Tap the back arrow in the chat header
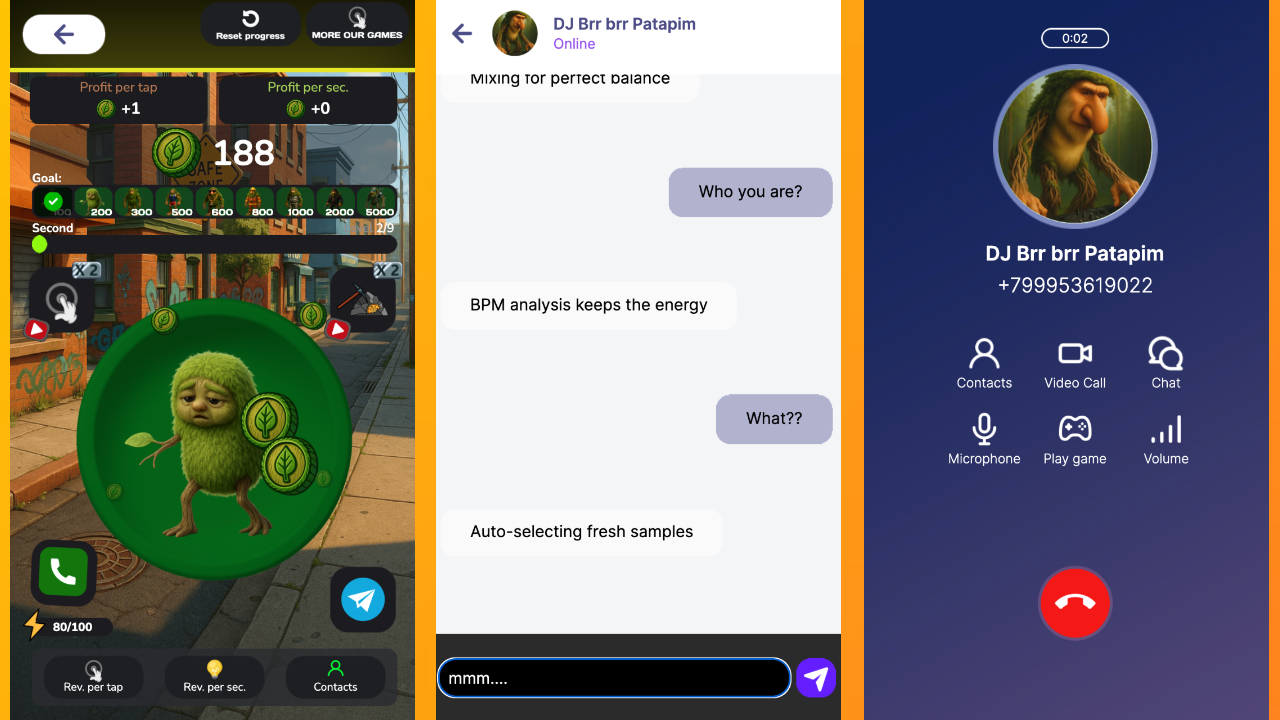The height and width of the screenshot is (720, 1280). (x=461, y=33)
